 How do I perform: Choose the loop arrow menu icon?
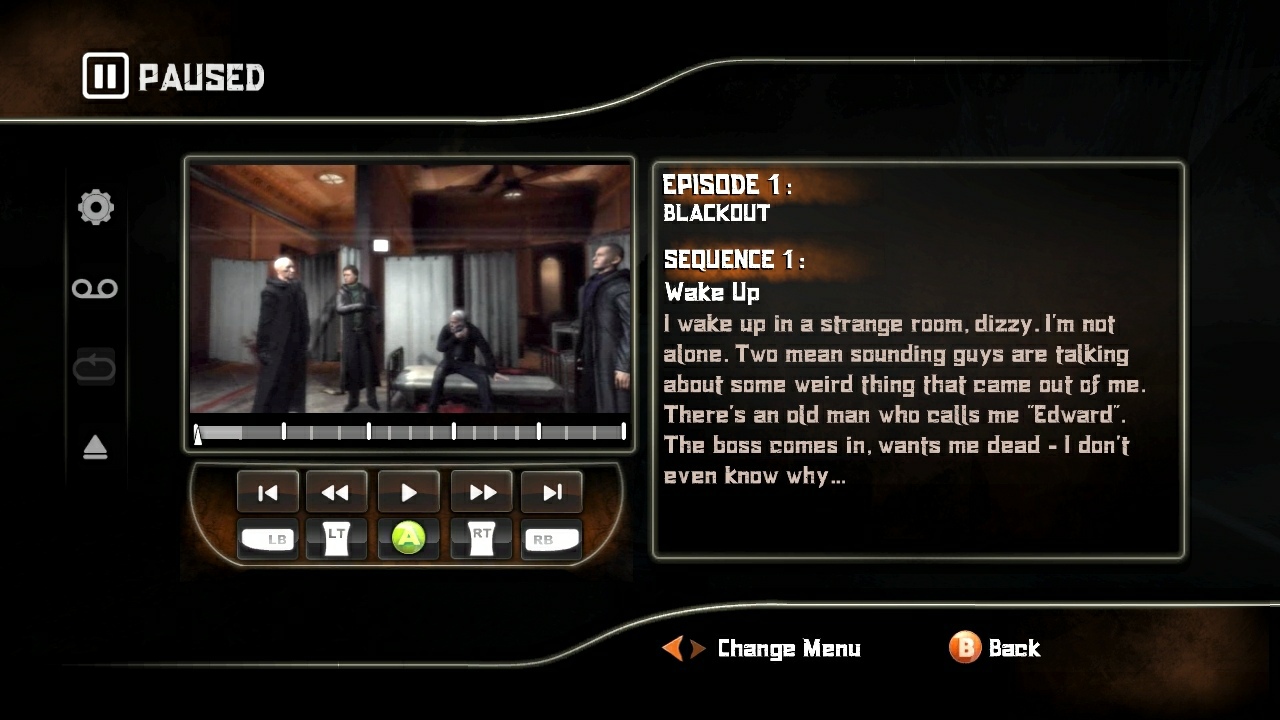[x=95, y=368]
